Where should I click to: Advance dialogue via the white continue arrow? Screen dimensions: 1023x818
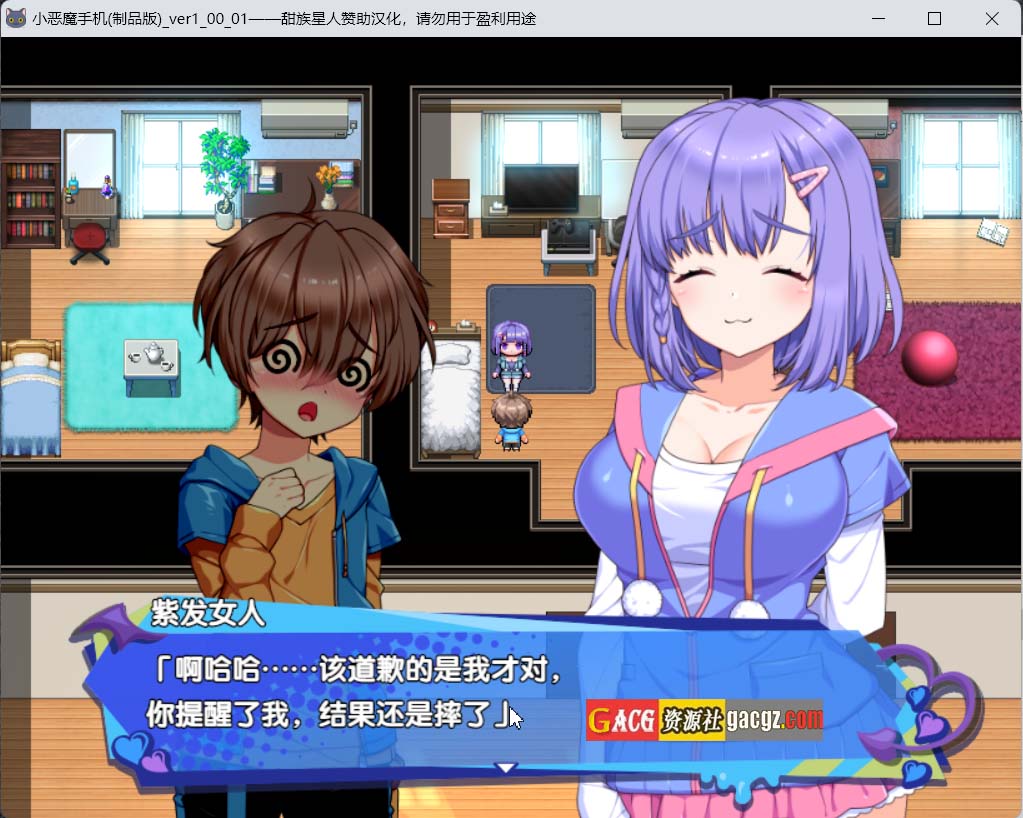coord(506,768)
